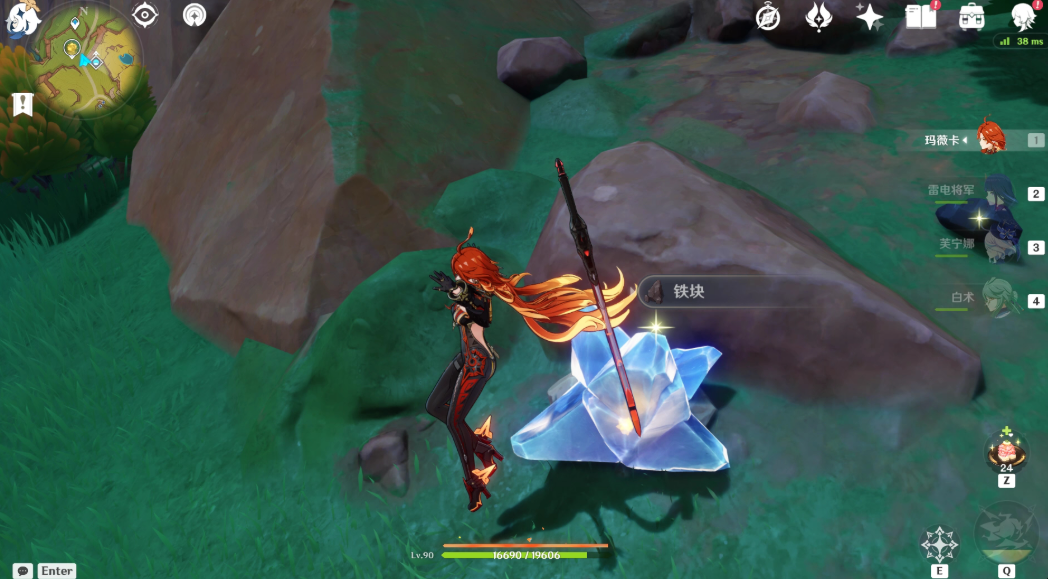Open the compass icon in the top bar

click(768, 17)
